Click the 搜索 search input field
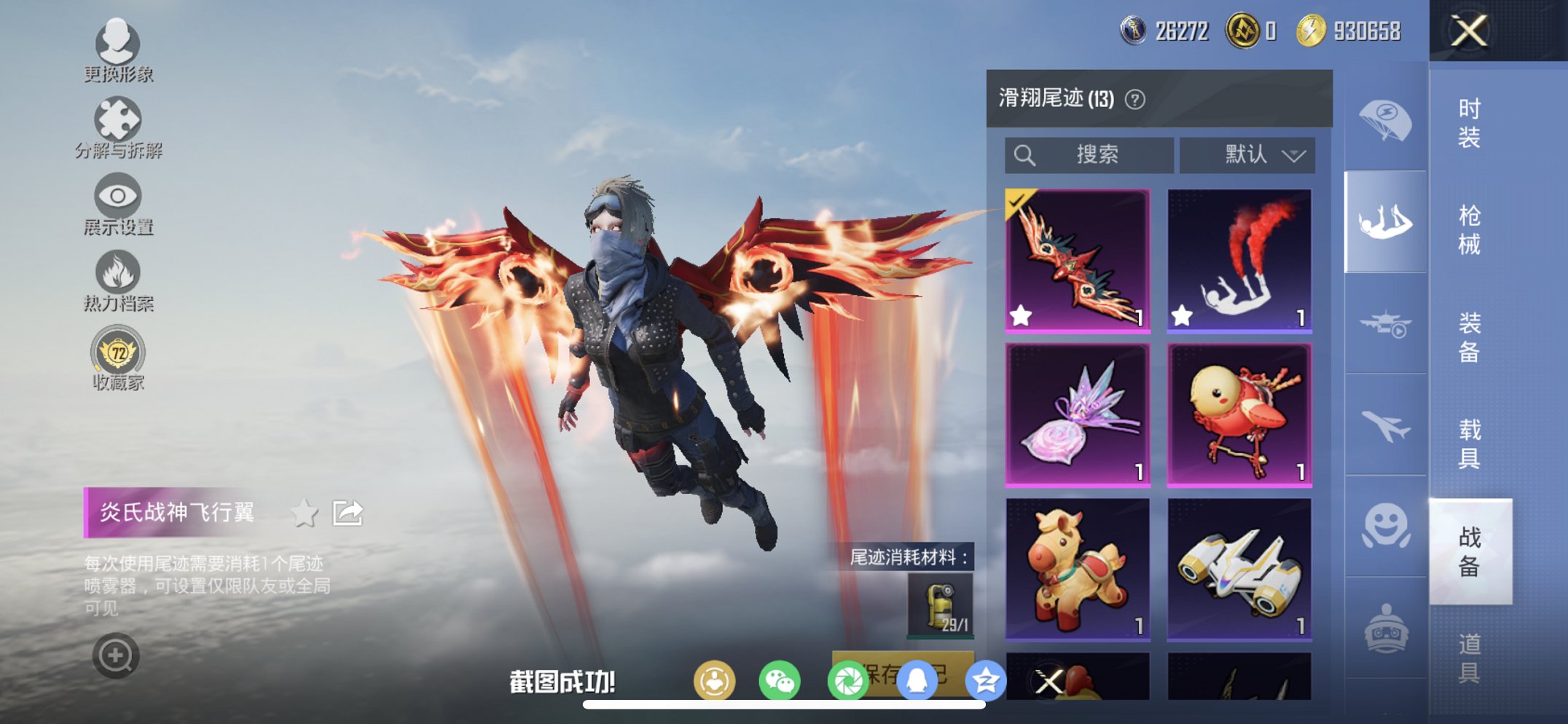The image size is (1568, 724). pyautogui.click(x=1093, y=154)
